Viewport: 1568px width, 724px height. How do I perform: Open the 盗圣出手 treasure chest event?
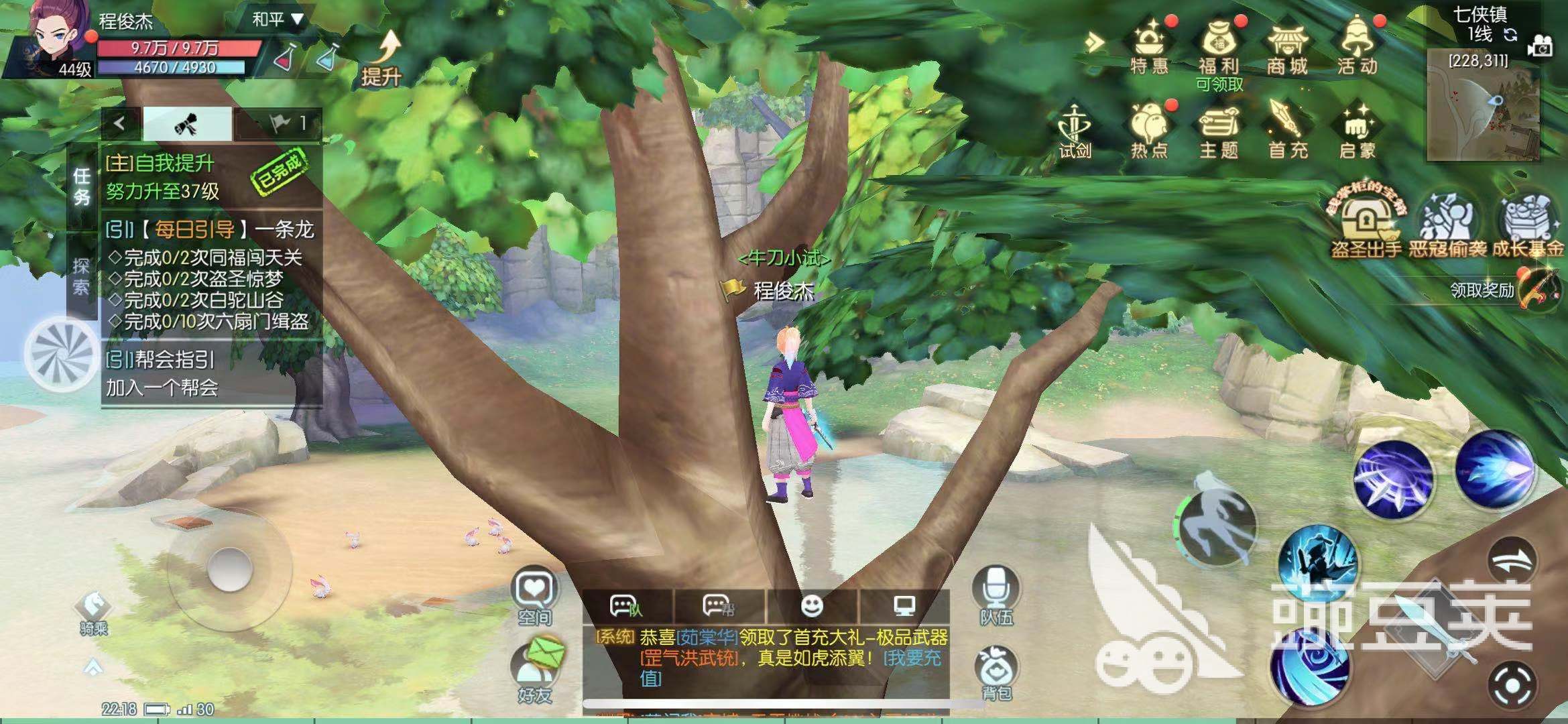pos(1366,225)
